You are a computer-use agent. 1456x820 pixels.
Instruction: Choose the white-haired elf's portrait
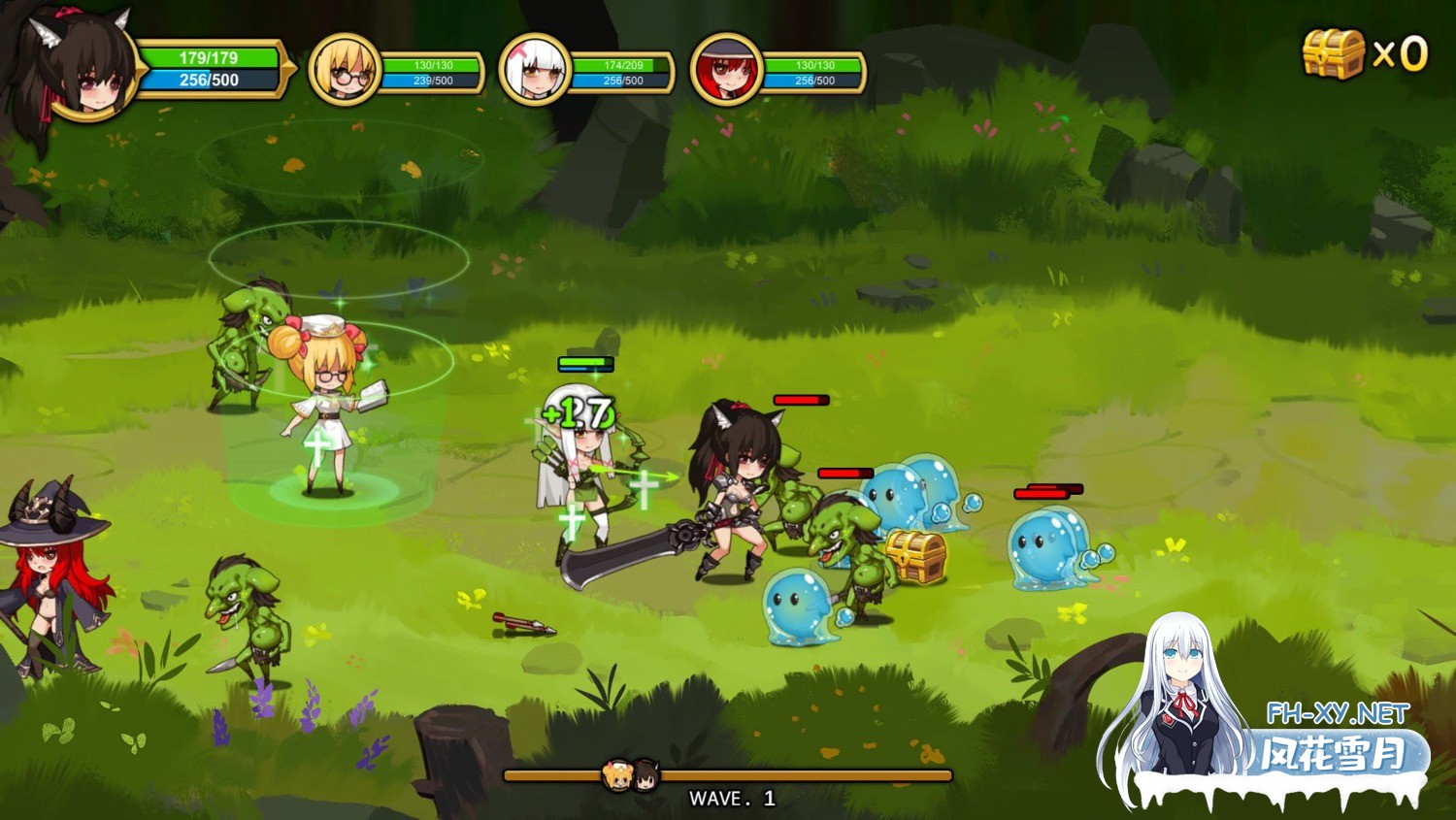[x=534, y=70]
